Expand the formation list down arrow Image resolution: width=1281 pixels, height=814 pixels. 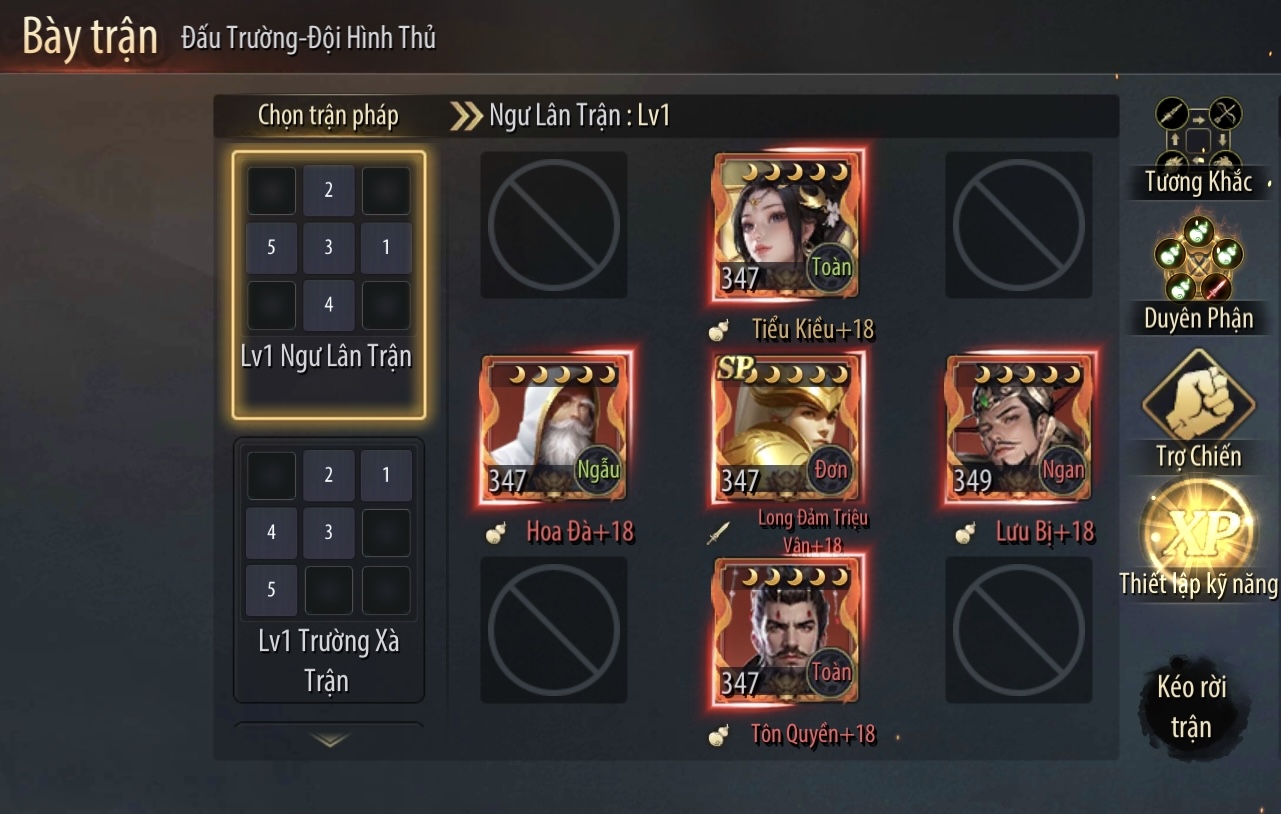[x=329, y=740]
